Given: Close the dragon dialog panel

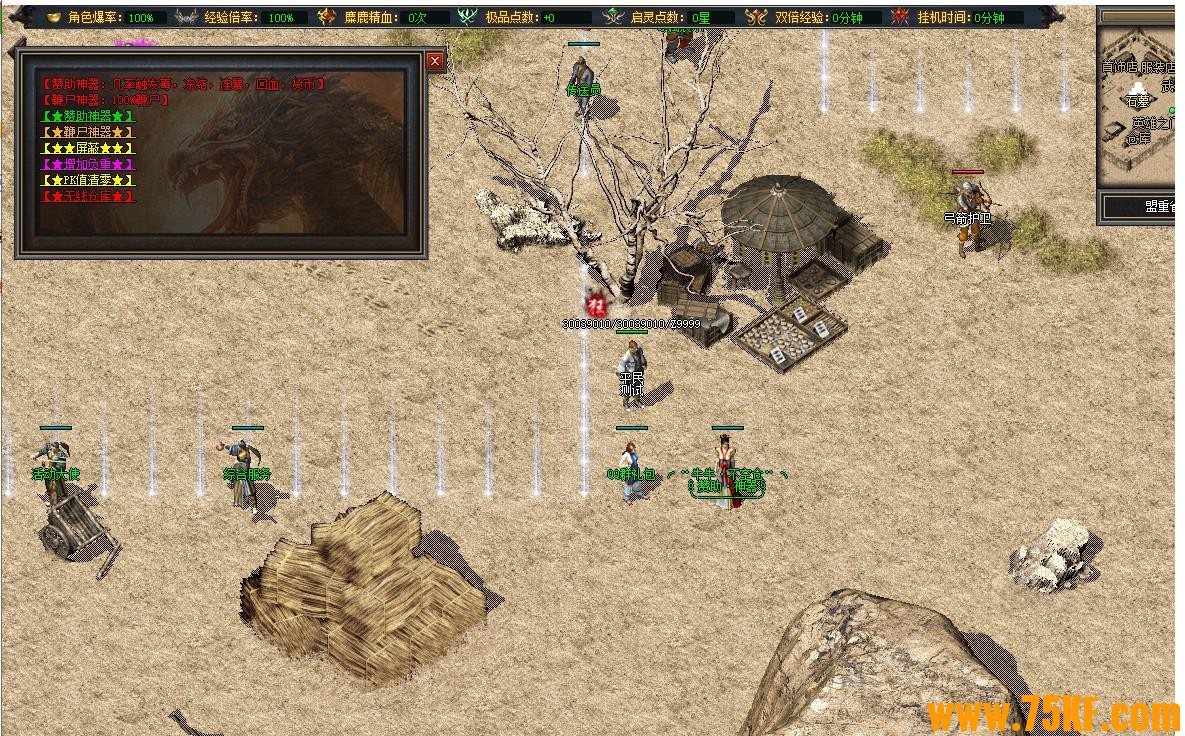Looking at the screenshot, I should (435, 62).
